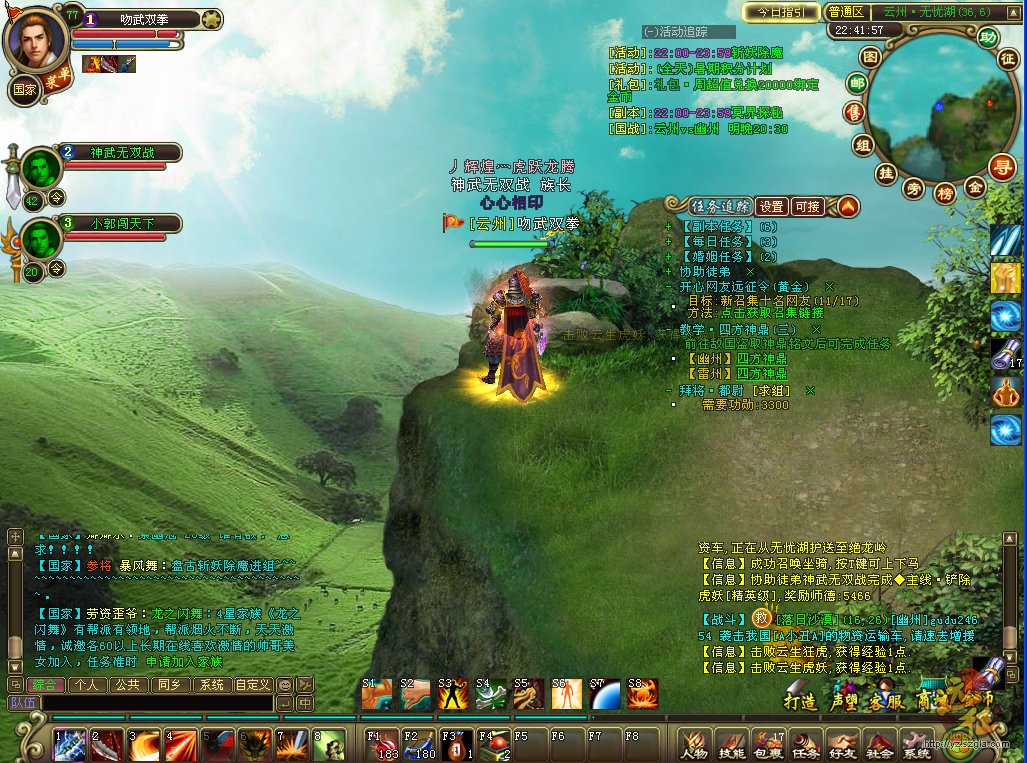This screenshot has height=763, width=1027.
Task: Open the 打造 crafting menu
Action: tap(800, 701)
